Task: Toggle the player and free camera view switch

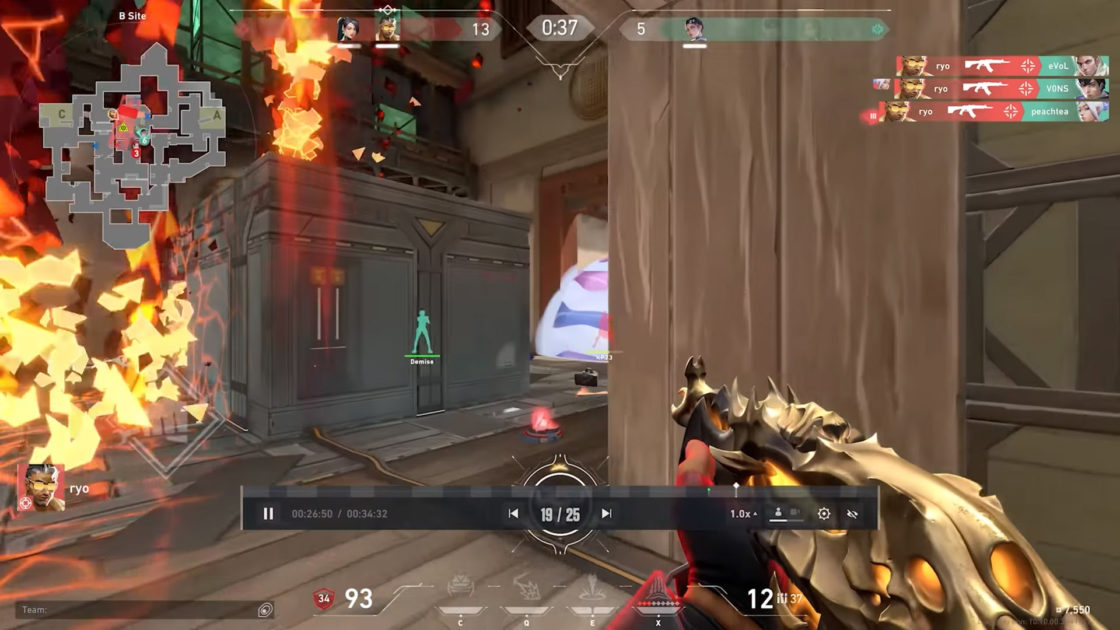Action: pyautogui.click(x=785, y=513)
